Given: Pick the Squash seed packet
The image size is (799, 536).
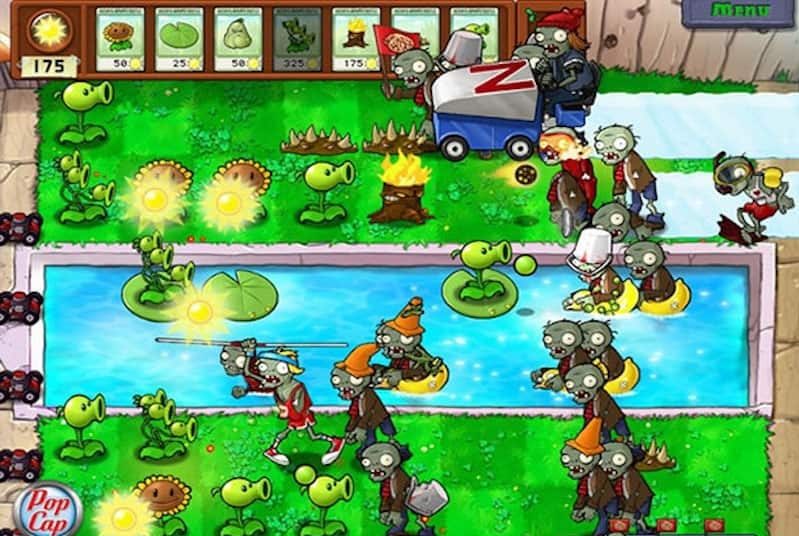Looking at the screenshot, I should pyautogui.click(x=237, y=40).
